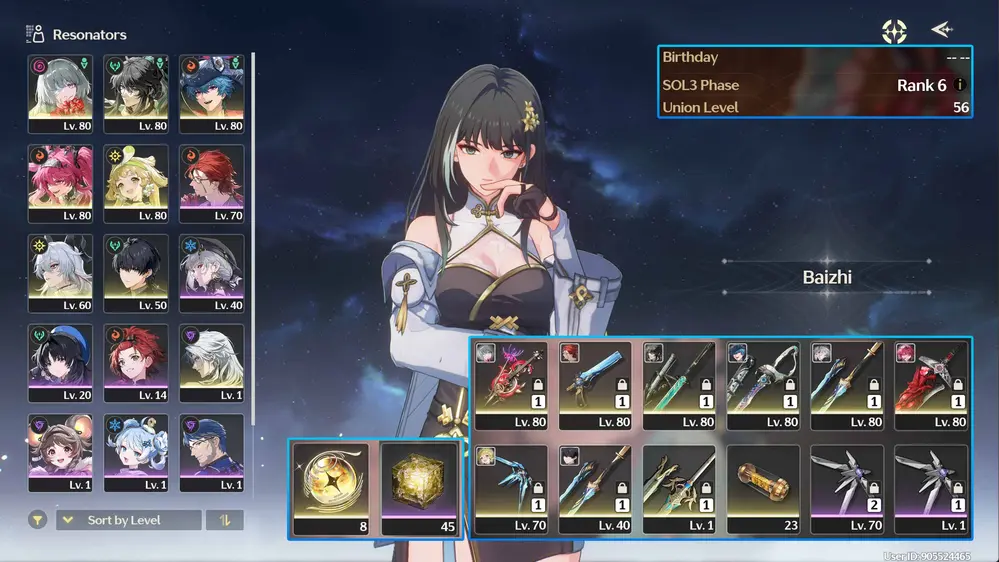
Task: Select the golden capsule item with count 23
Action: click(763, 484)
